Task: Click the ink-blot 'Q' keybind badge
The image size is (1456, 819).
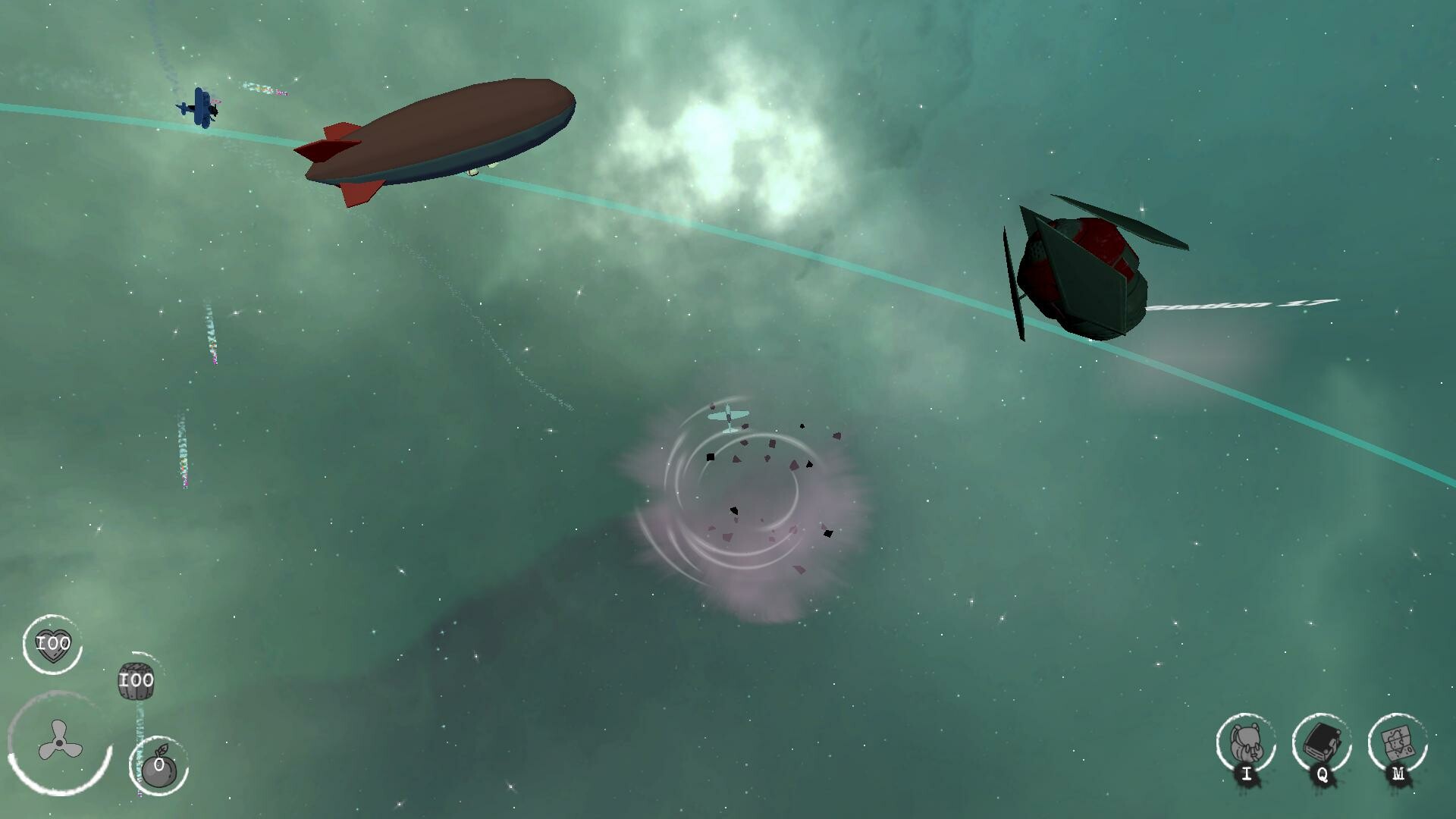Action: (x=1323, y=774)
